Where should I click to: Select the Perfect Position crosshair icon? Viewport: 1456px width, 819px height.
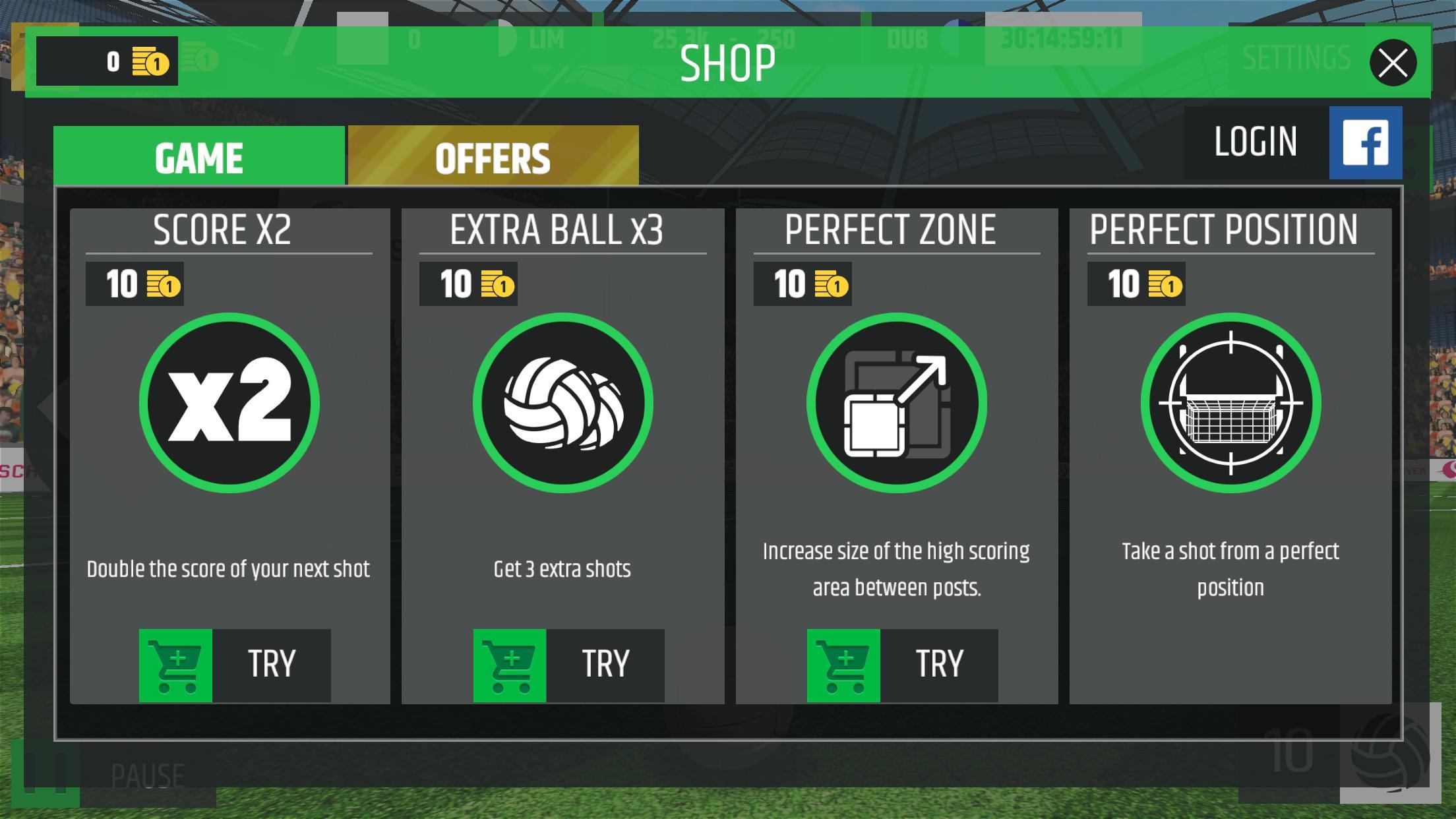1230,403
